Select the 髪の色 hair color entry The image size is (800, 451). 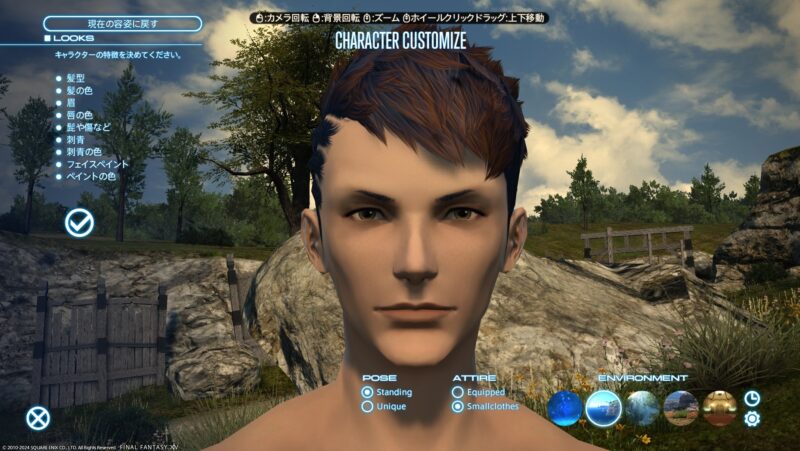(81, 91)
